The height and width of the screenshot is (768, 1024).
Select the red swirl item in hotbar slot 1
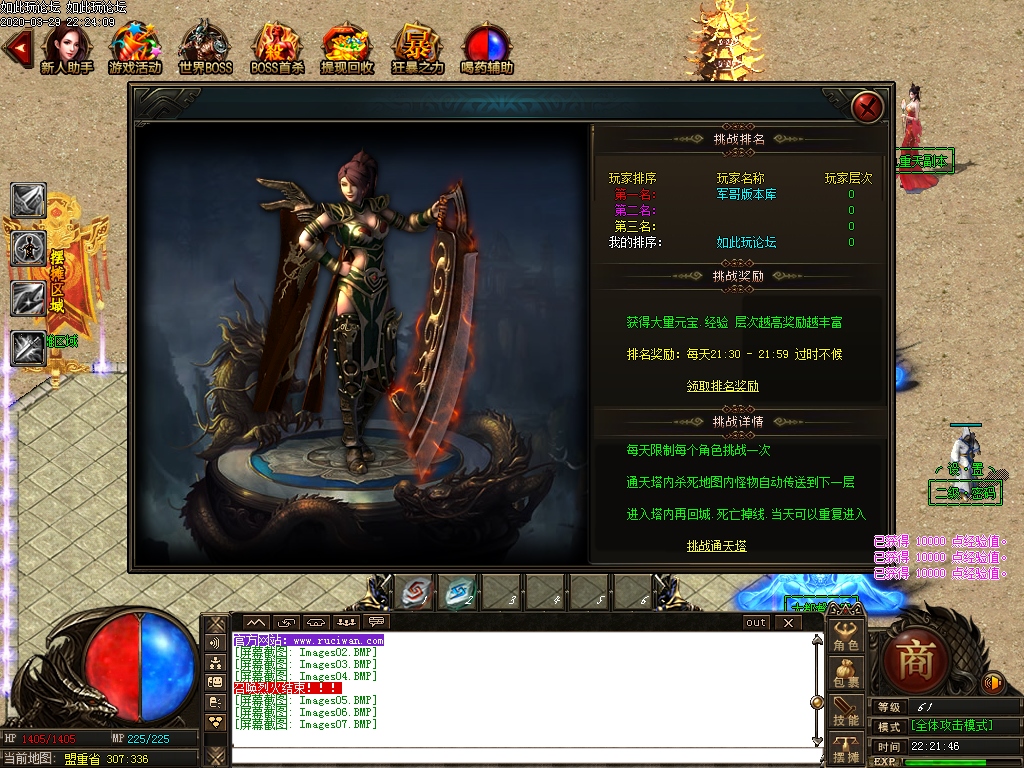click(x=416, y=594)
